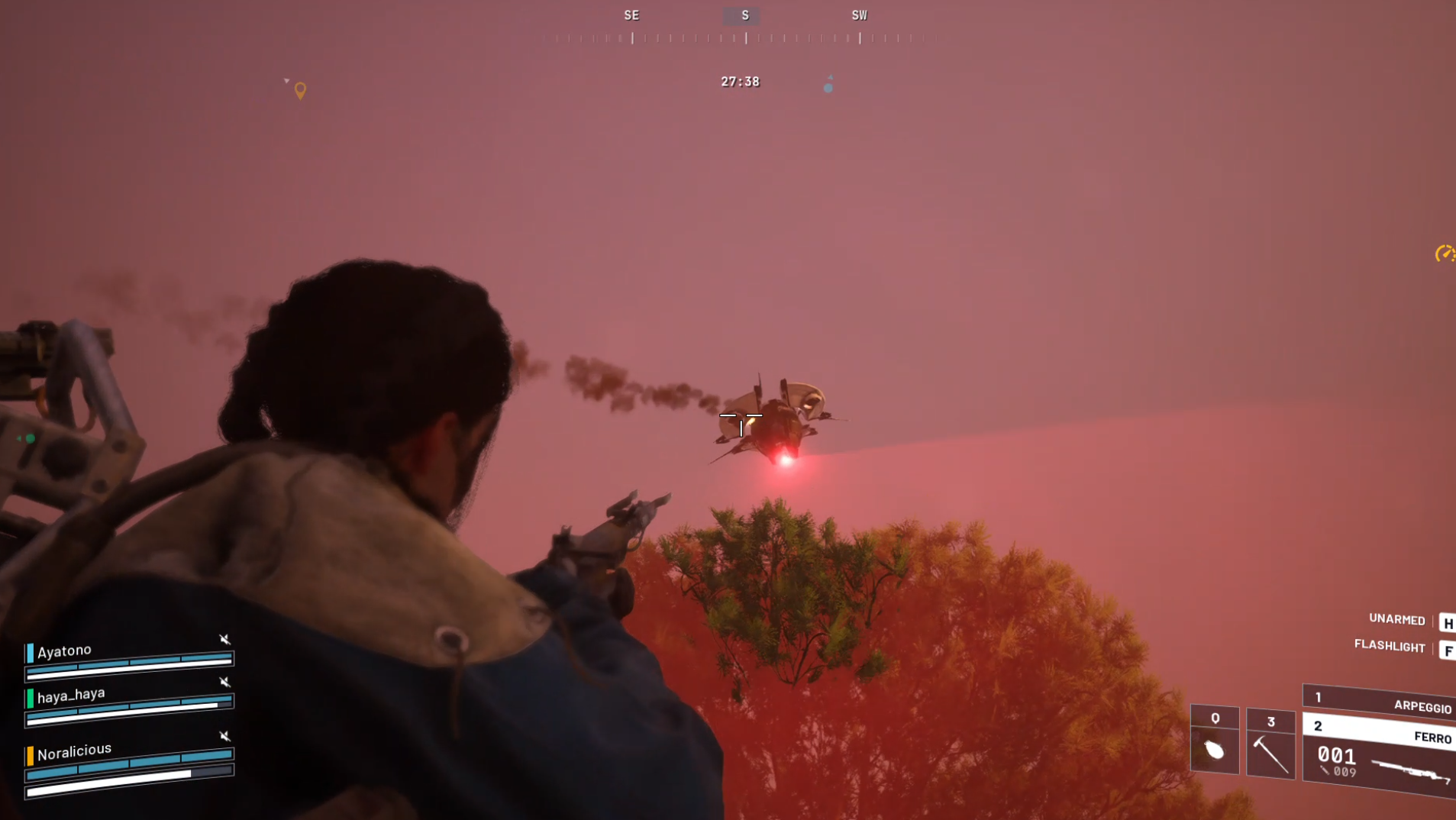Click the 27:38 mission timer

click(x=739, y=82)
